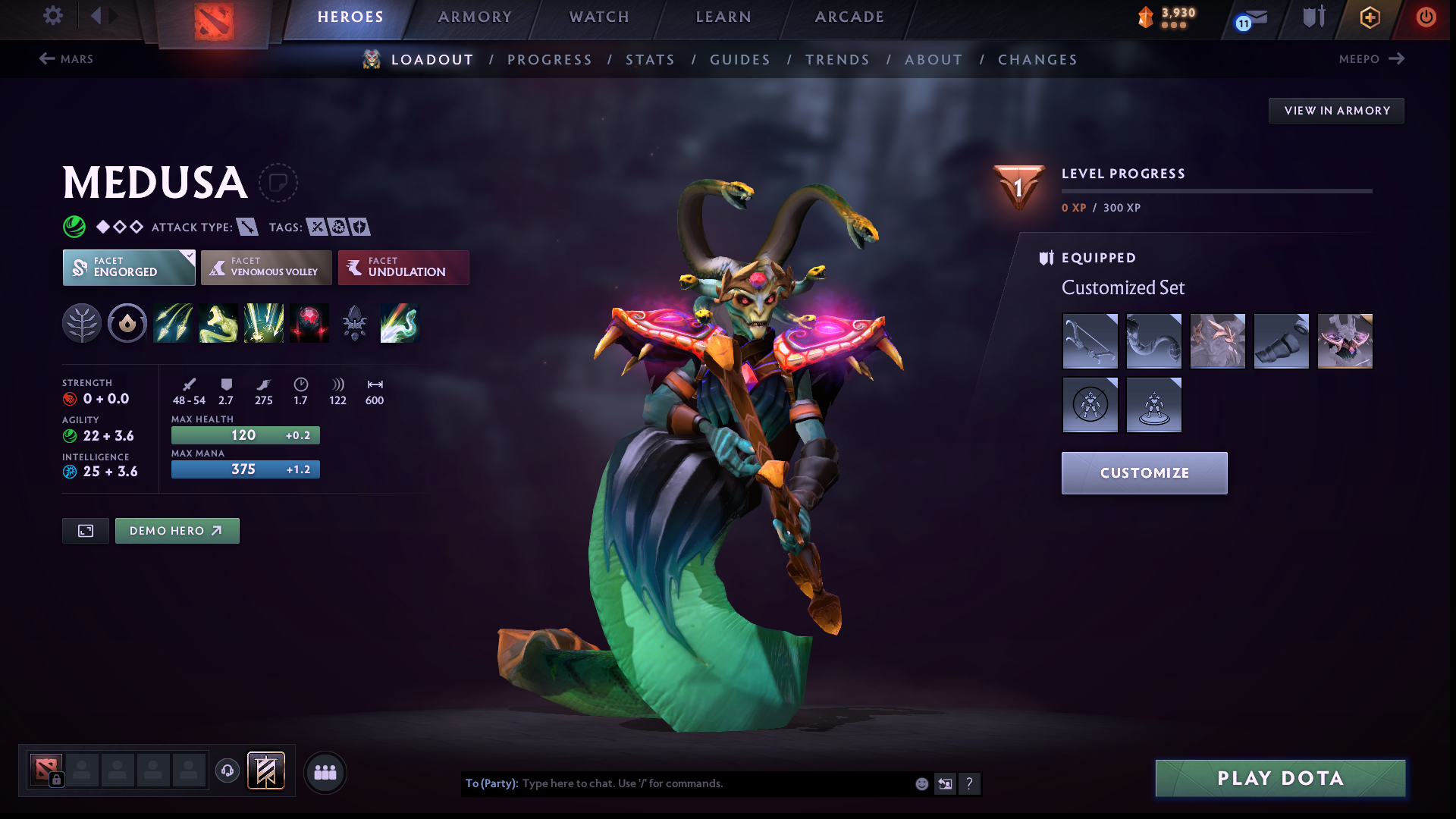Viewport: 1456px width, 819px height.
Task: Open the Guides subtab
Action: tap(740, 59)
